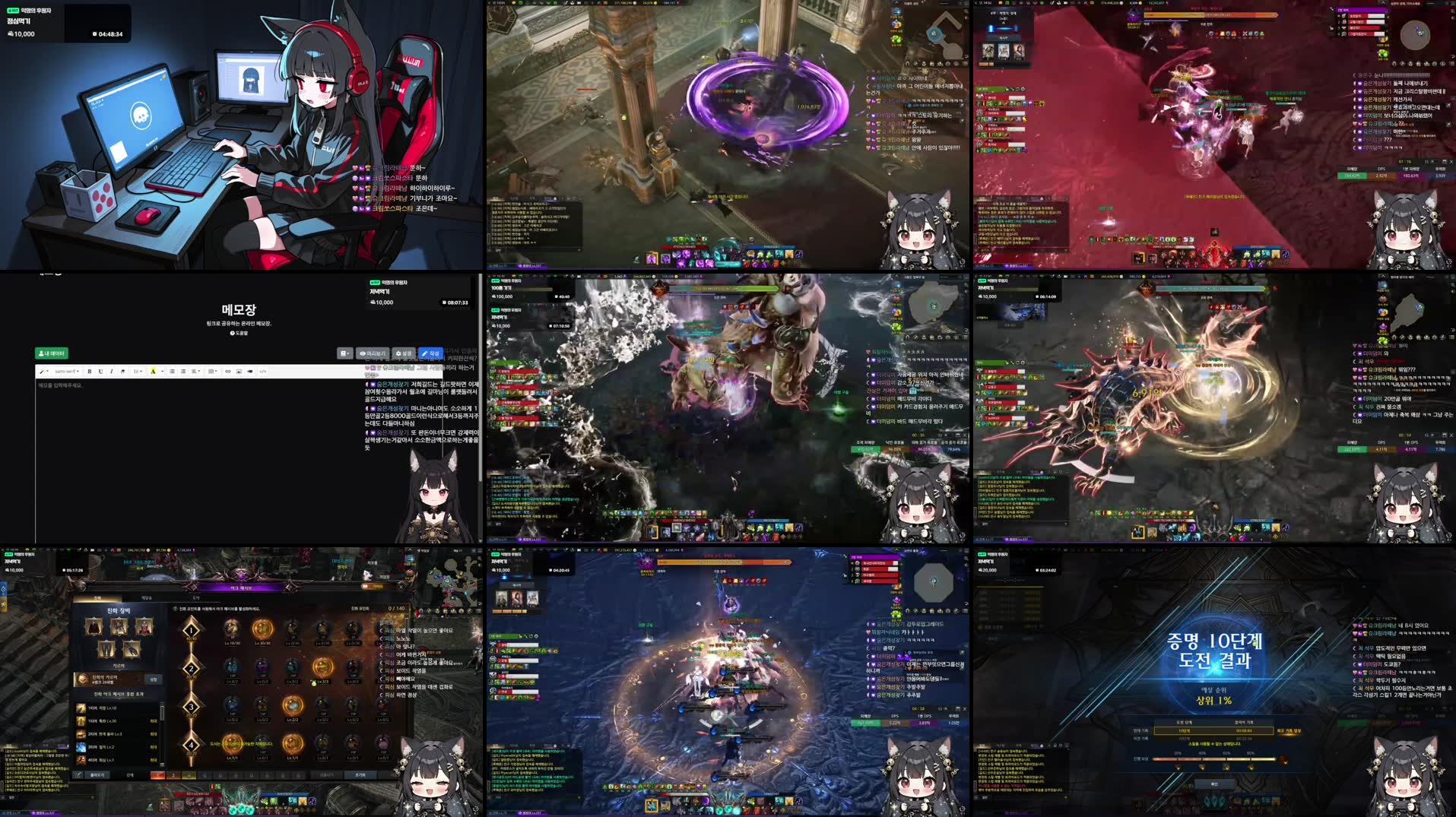This screenshot has height=817, width=1456.
Task: Click the blue 작성 write button
Action: click(x=430, y=353)
